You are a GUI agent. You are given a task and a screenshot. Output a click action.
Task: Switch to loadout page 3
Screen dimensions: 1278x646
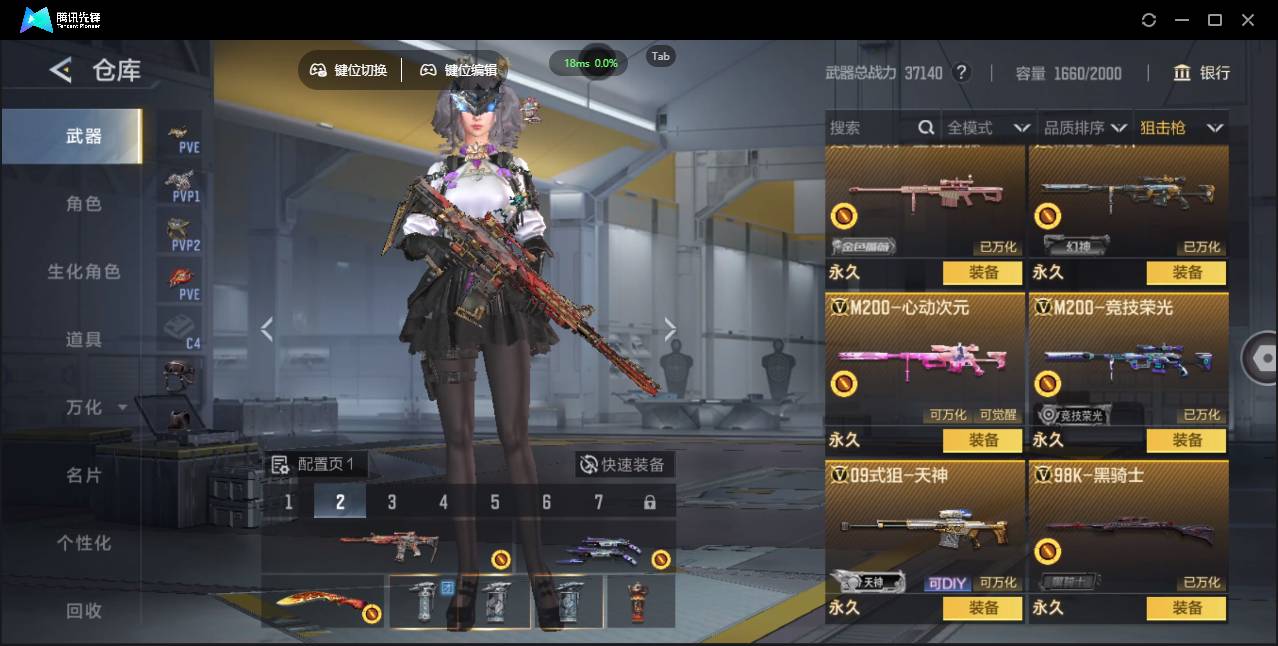392,502
